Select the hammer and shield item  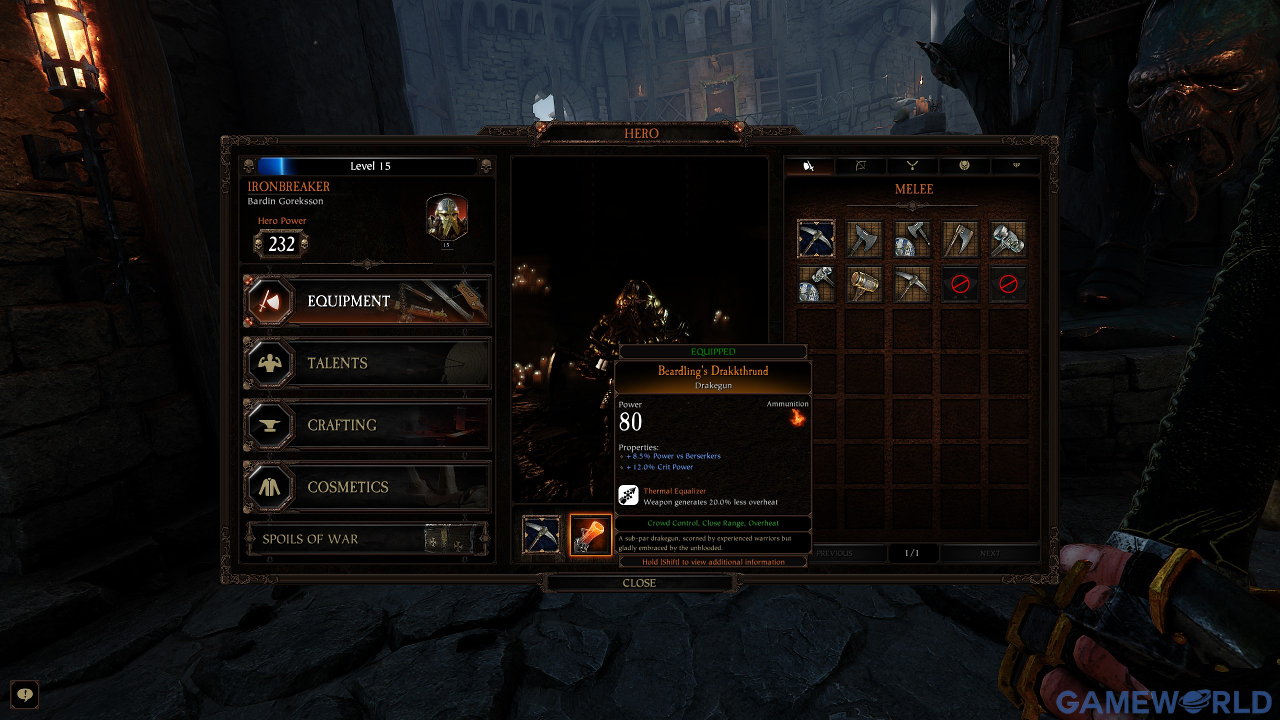point(816,284)
